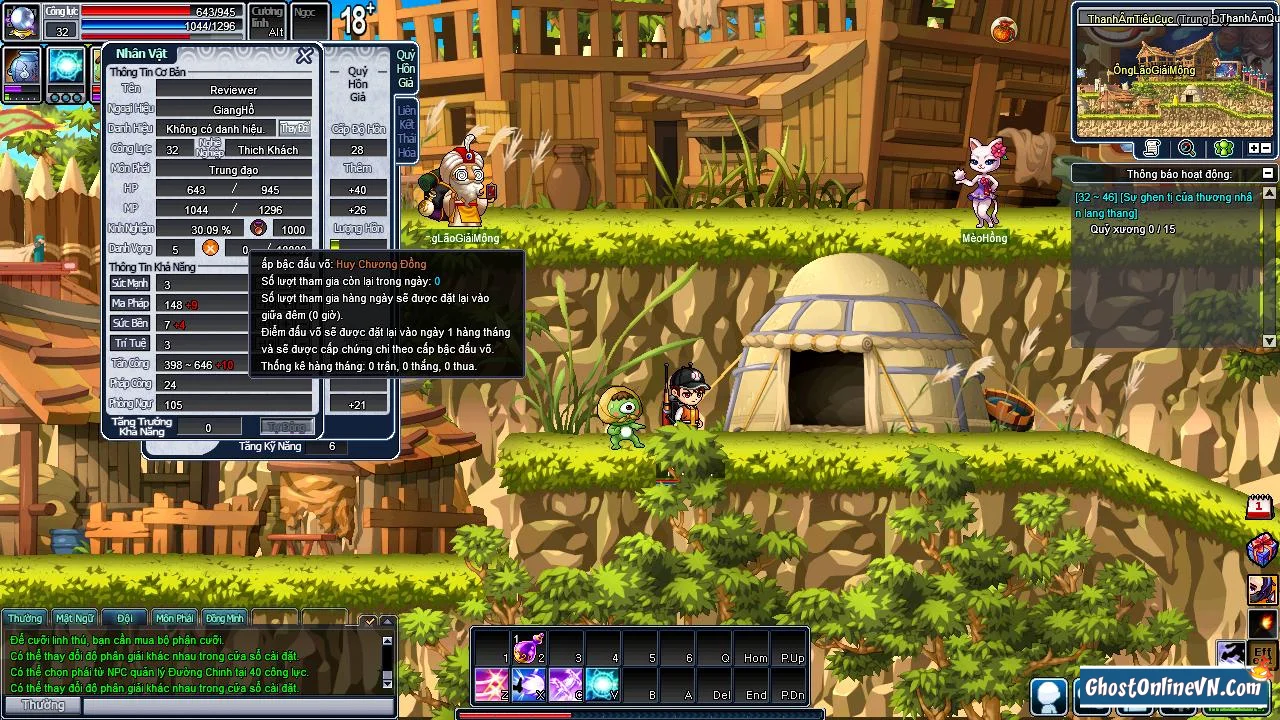Open the Quỷ Hồn Giả side tab
Image resolution: width=1280 pixels, height=720 pixels.
click(x=406, y=69)
